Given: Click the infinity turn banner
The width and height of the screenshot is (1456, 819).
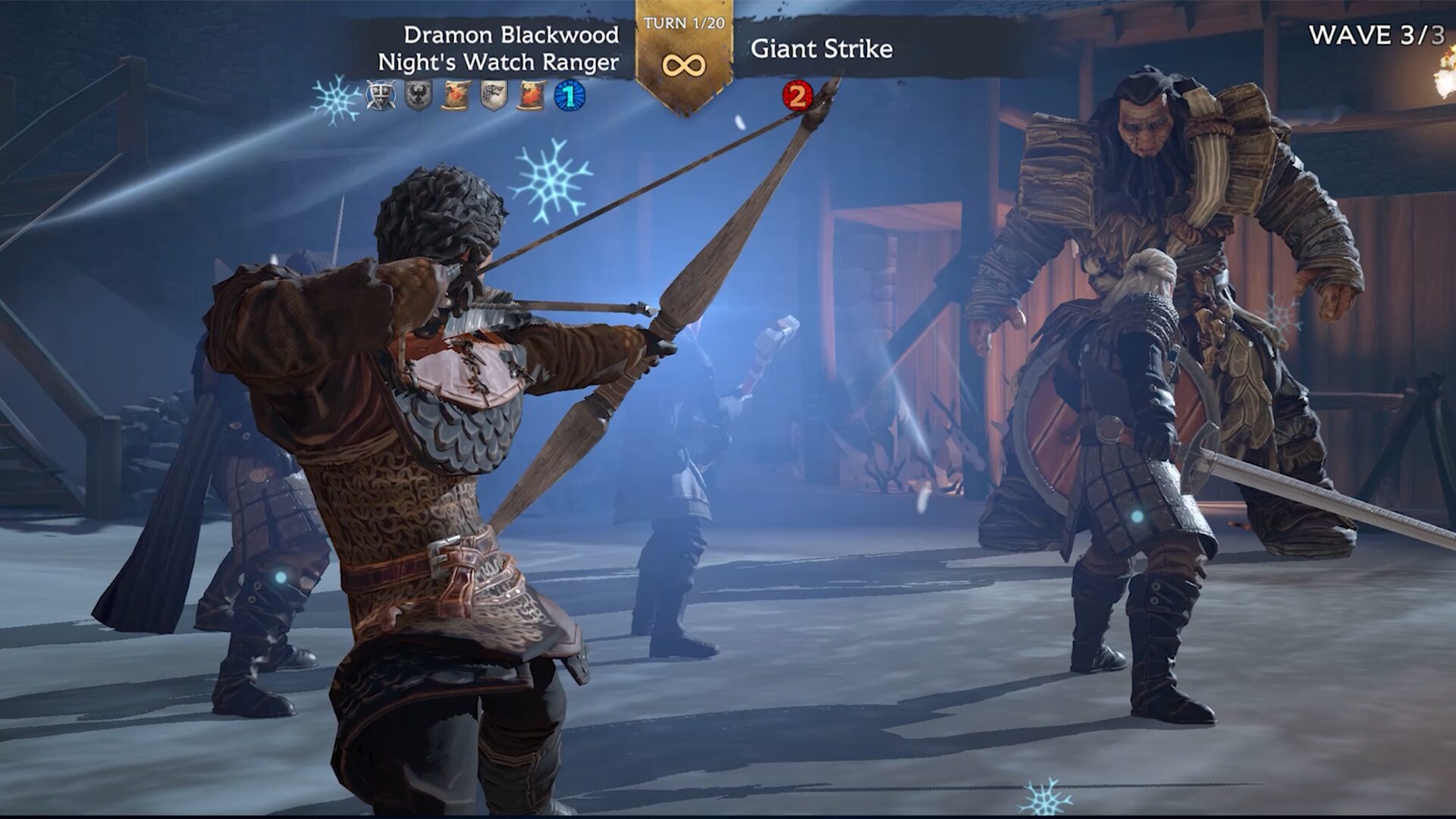Looking at the screenshot, I should [x=684, y=64].
